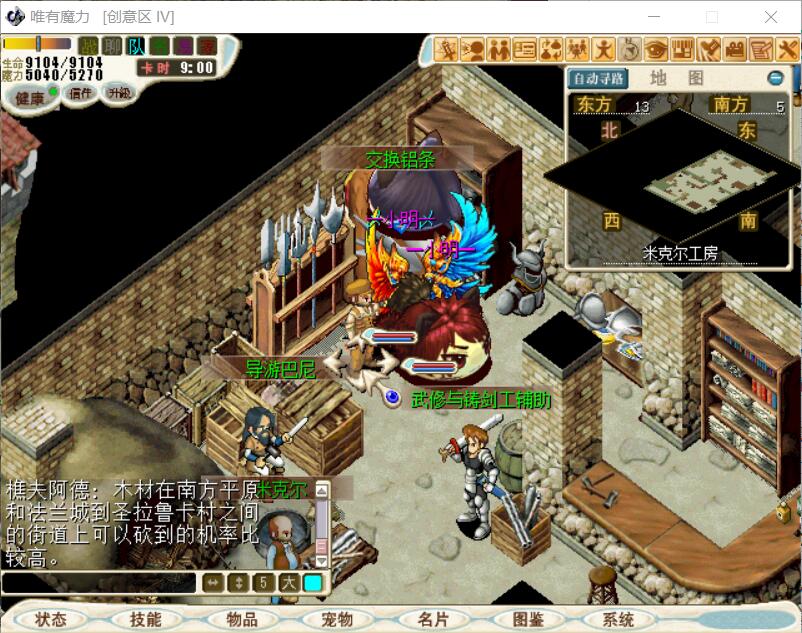
Task: Close the game window
Action: (771, 17)
